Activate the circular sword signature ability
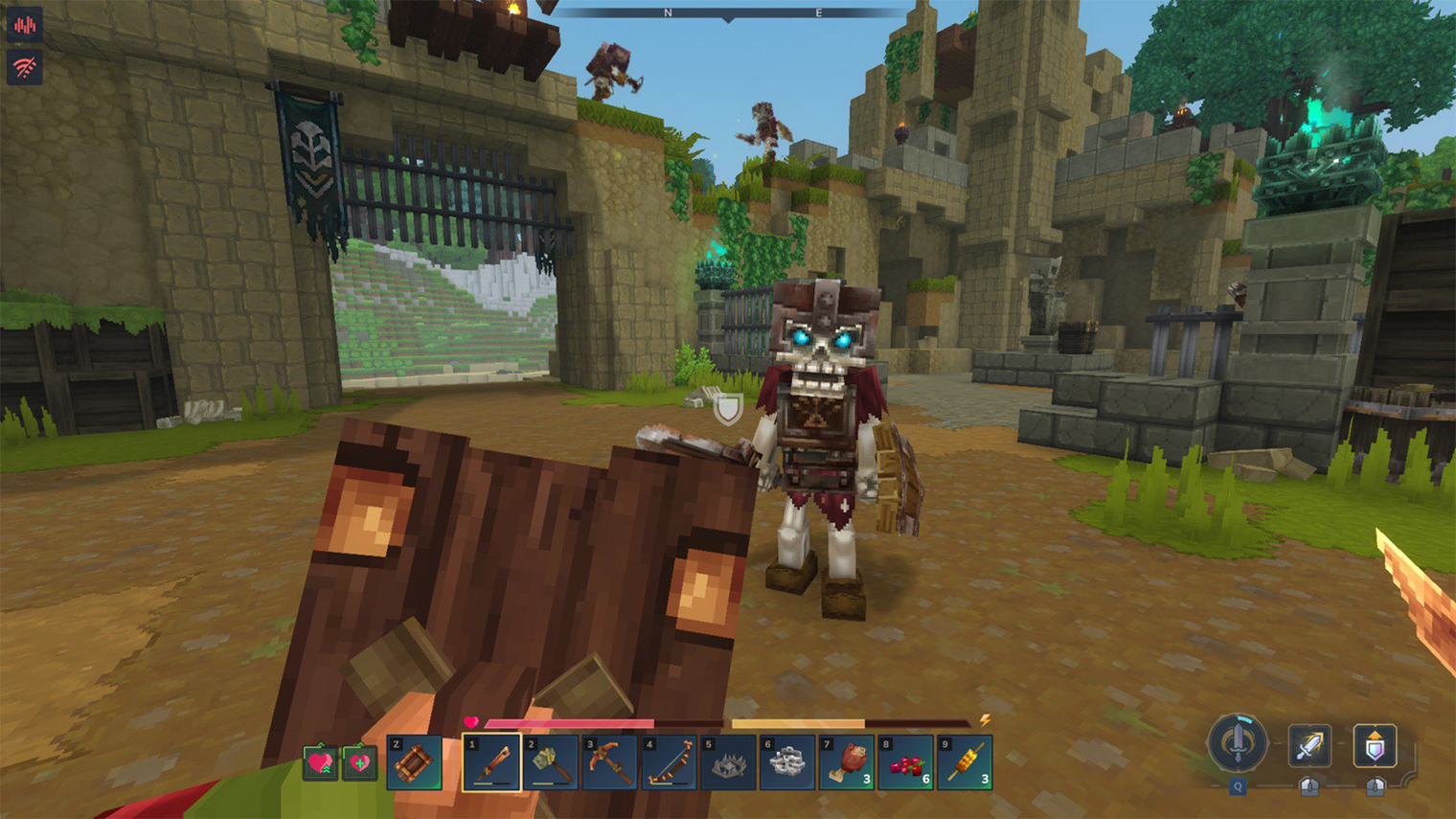Screen dimensions: 1456x819 (1238, 743)
